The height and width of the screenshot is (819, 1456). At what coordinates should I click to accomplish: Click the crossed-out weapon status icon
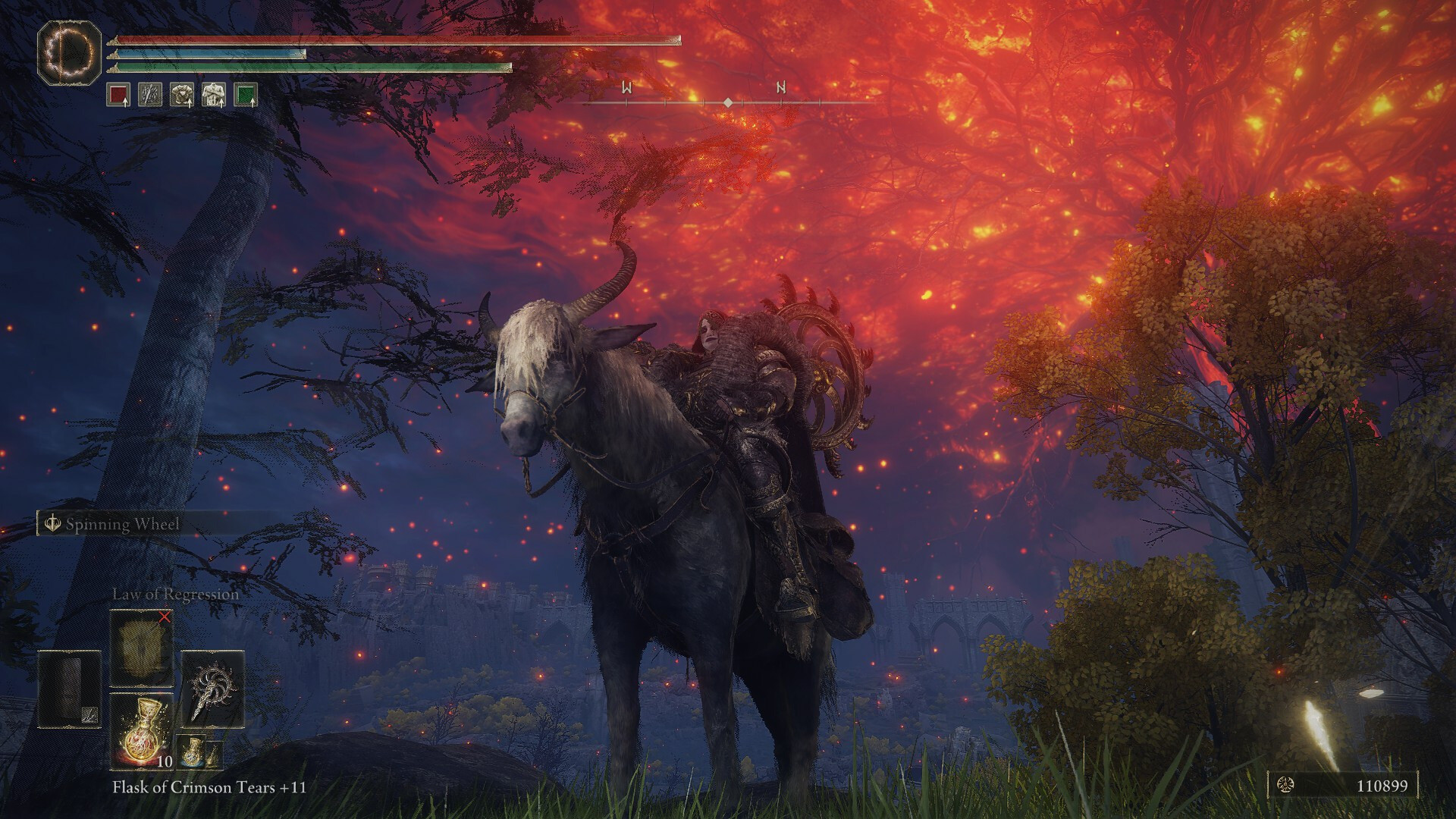click(150, 95)
